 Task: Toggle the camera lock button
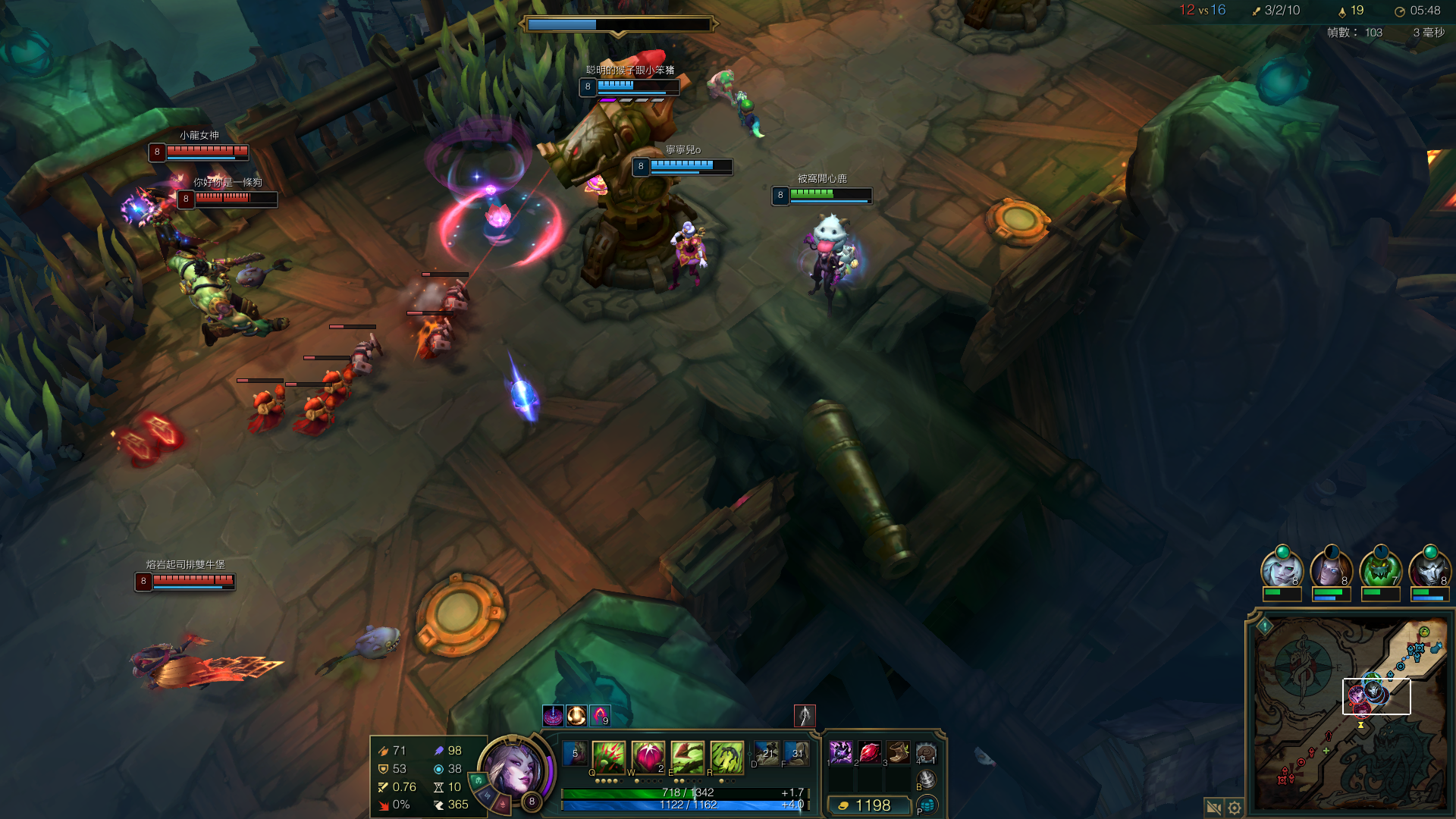[x=1213, y=808]
